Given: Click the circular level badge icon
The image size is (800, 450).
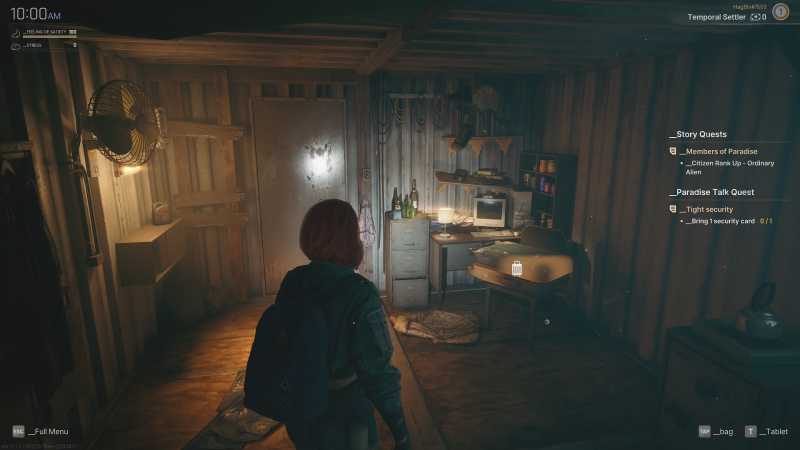Looking at the screenshot, I should pyautogui.click(x=780, y=11).
